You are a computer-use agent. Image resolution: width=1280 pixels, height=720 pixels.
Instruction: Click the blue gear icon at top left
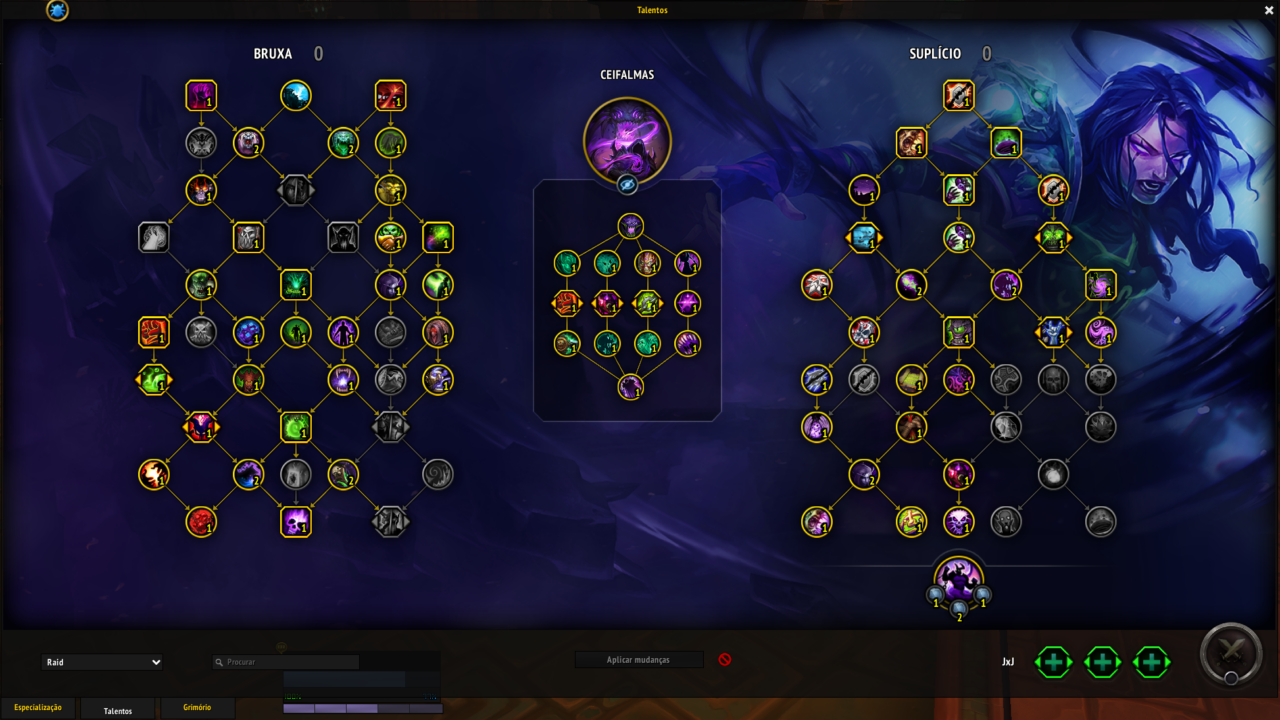coord(58,11)
